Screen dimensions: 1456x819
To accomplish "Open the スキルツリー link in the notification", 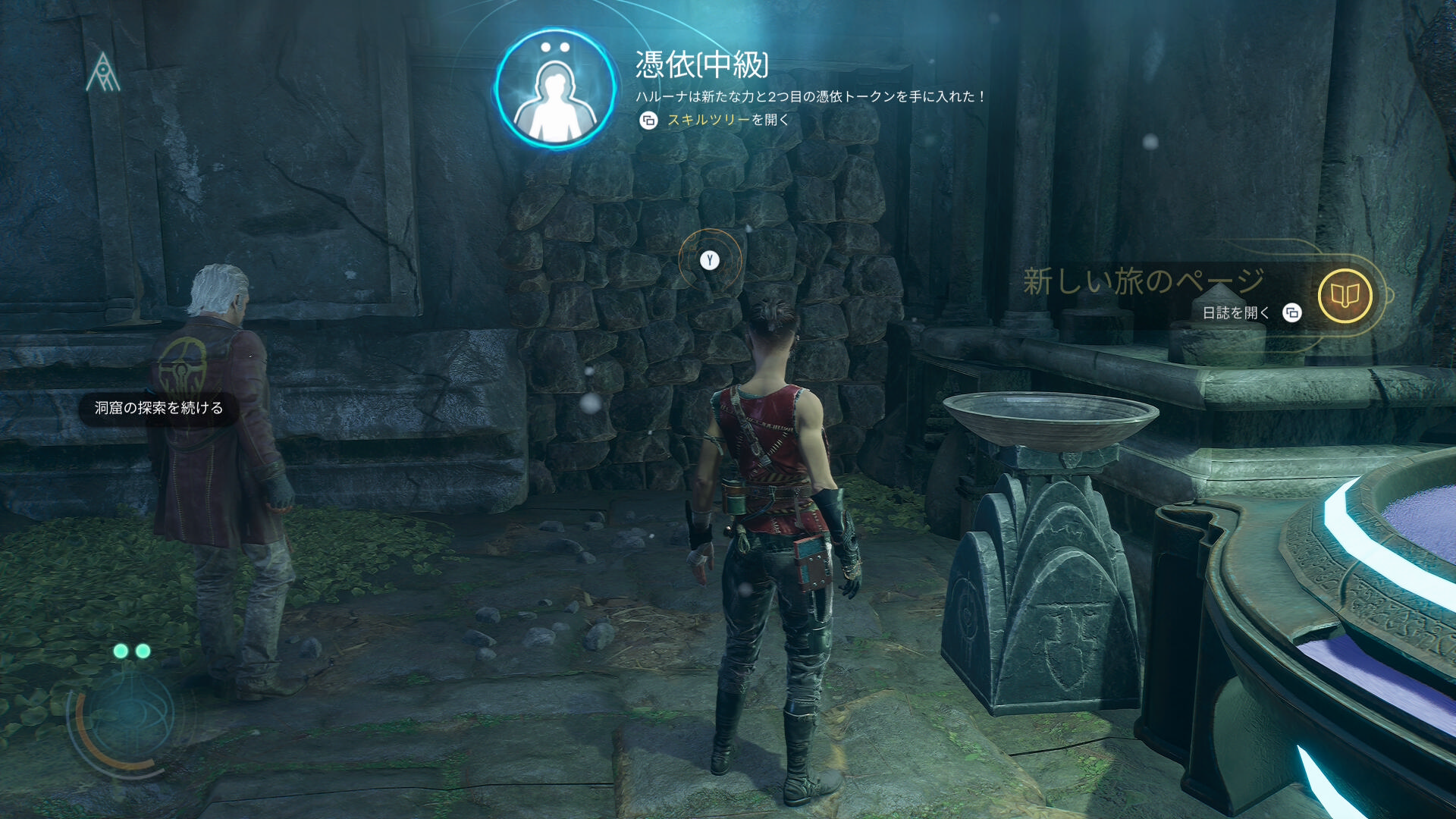I will (708, 120).
